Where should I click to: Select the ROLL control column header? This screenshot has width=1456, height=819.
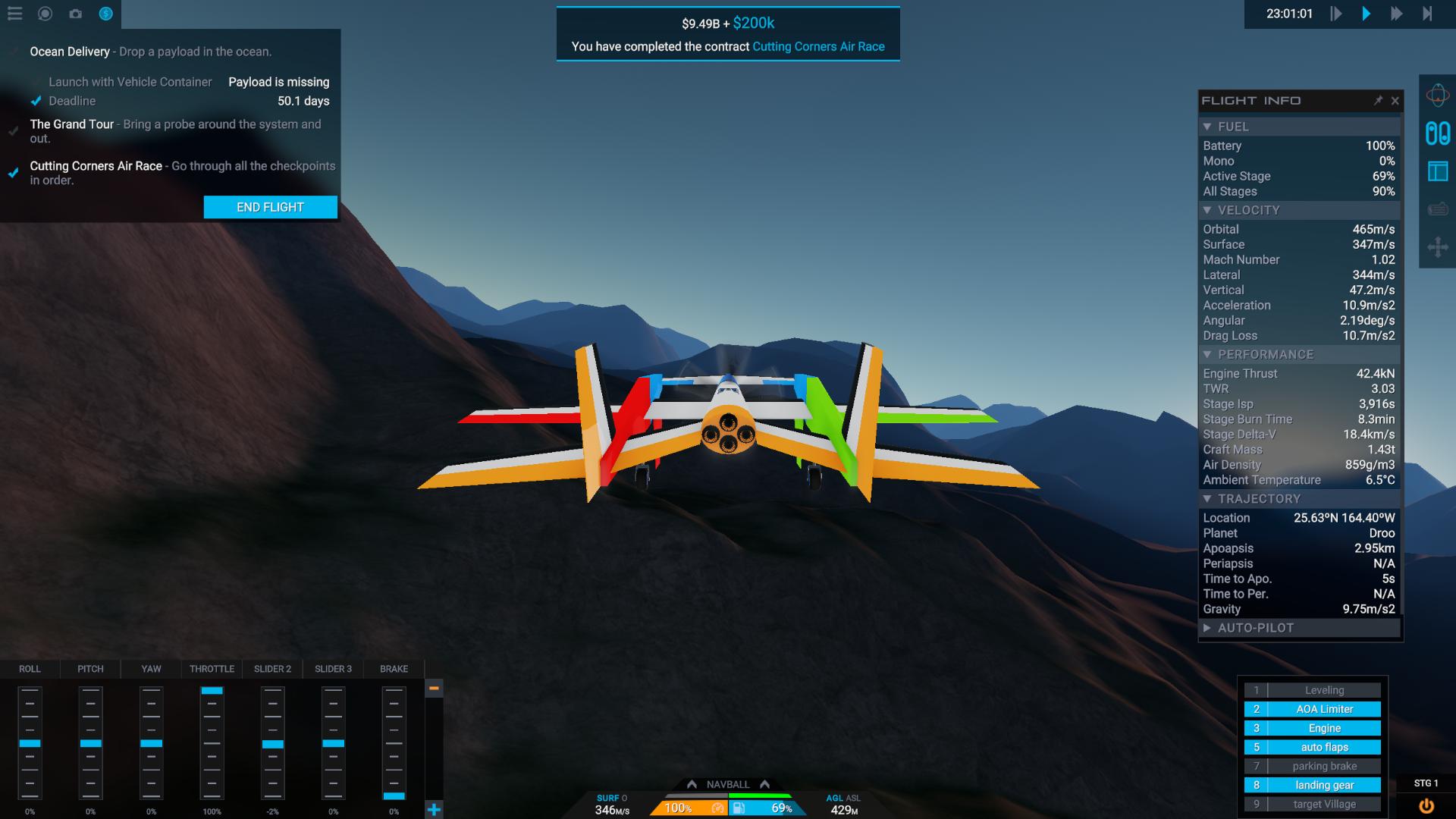coord(30,669)
